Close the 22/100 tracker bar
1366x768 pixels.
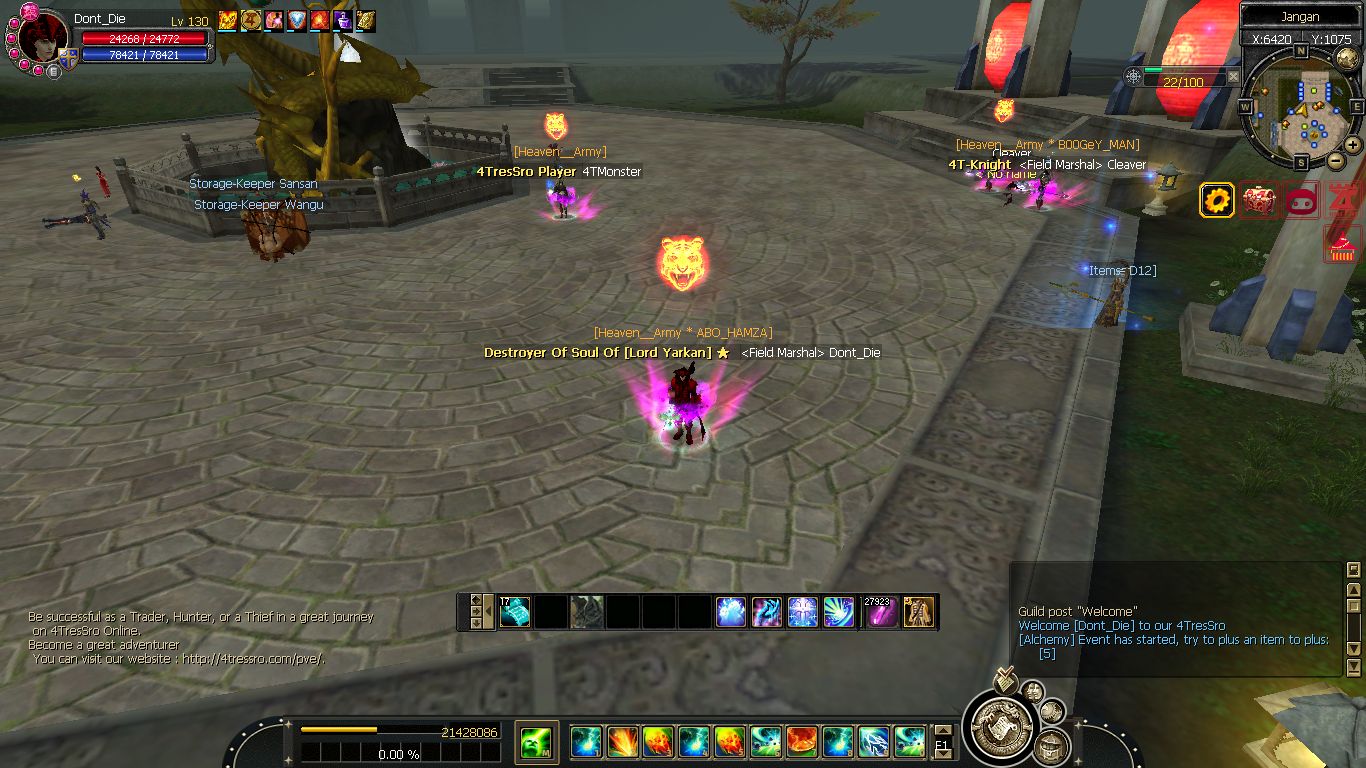(1233, 76)
